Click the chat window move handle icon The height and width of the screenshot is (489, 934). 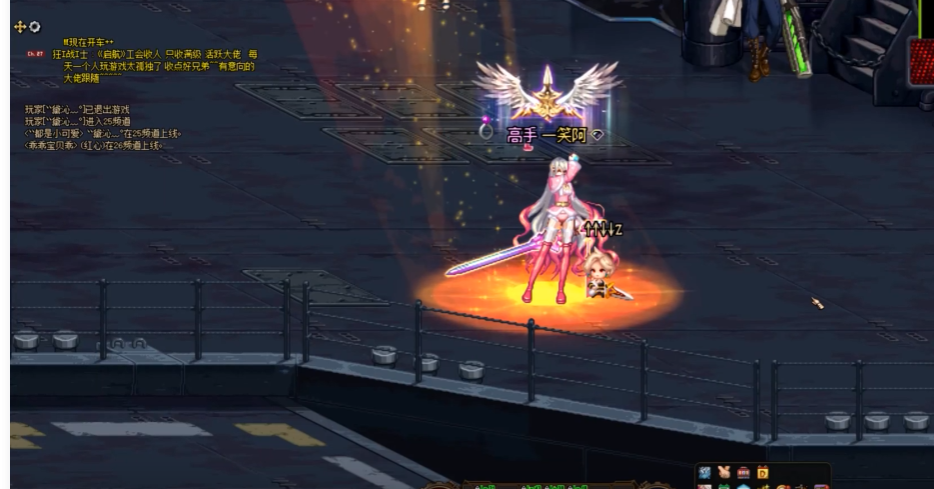click(x=20, y=27)
